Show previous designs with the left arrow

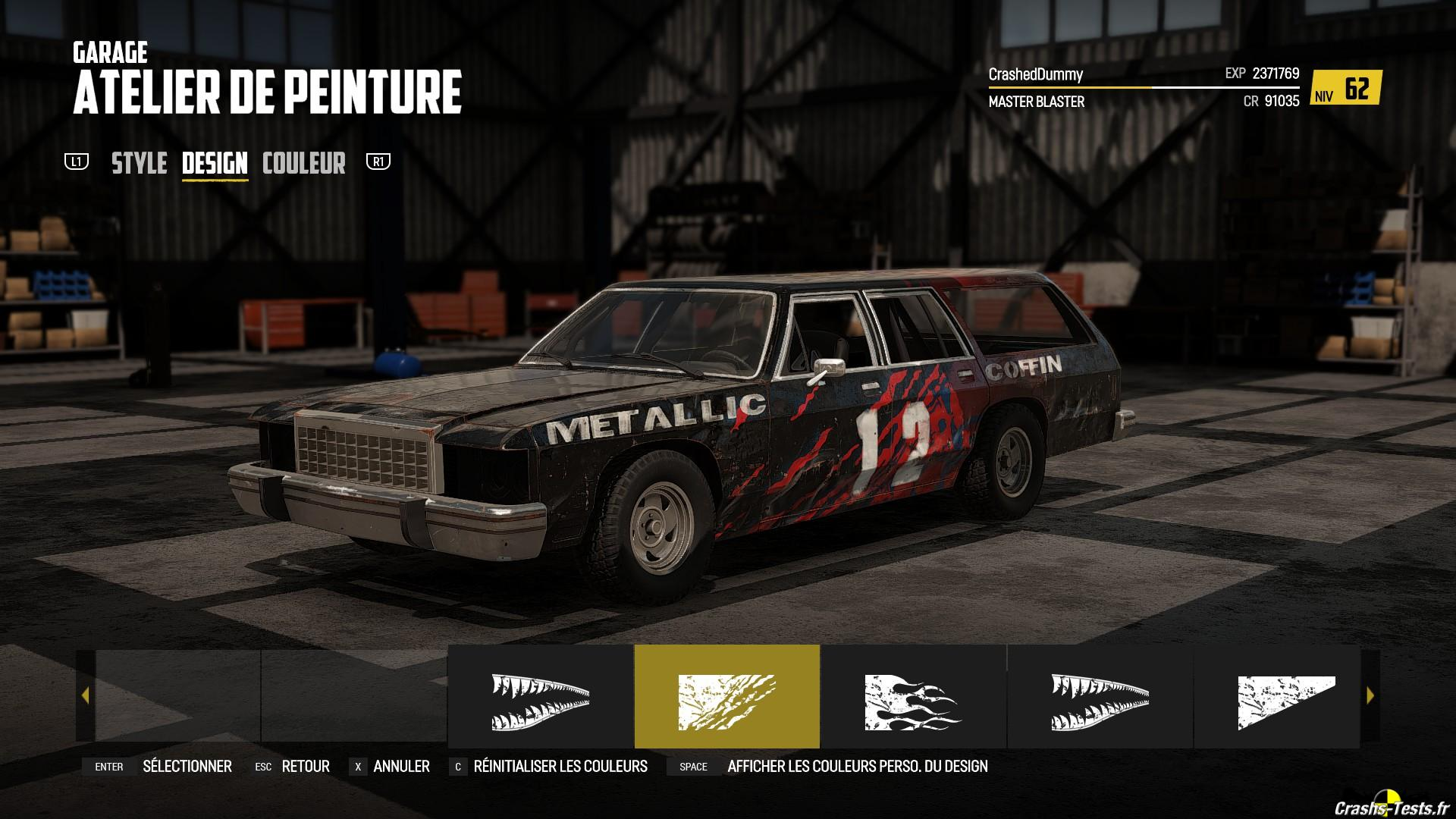[x=85, y=695]
